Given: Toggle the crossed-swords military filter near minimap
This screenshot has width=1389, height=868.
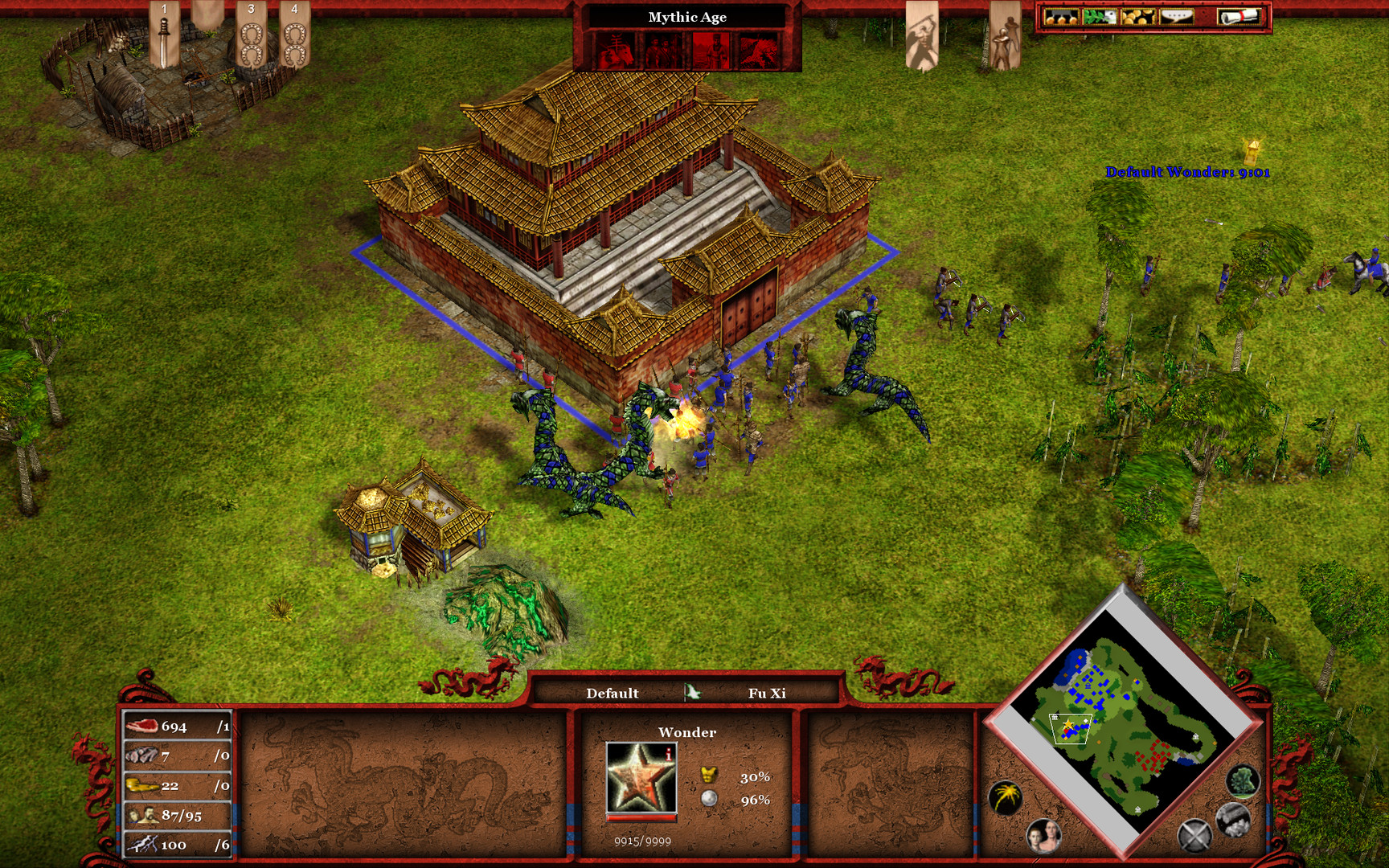Looking at the screenshot, I should [1194, 836].
